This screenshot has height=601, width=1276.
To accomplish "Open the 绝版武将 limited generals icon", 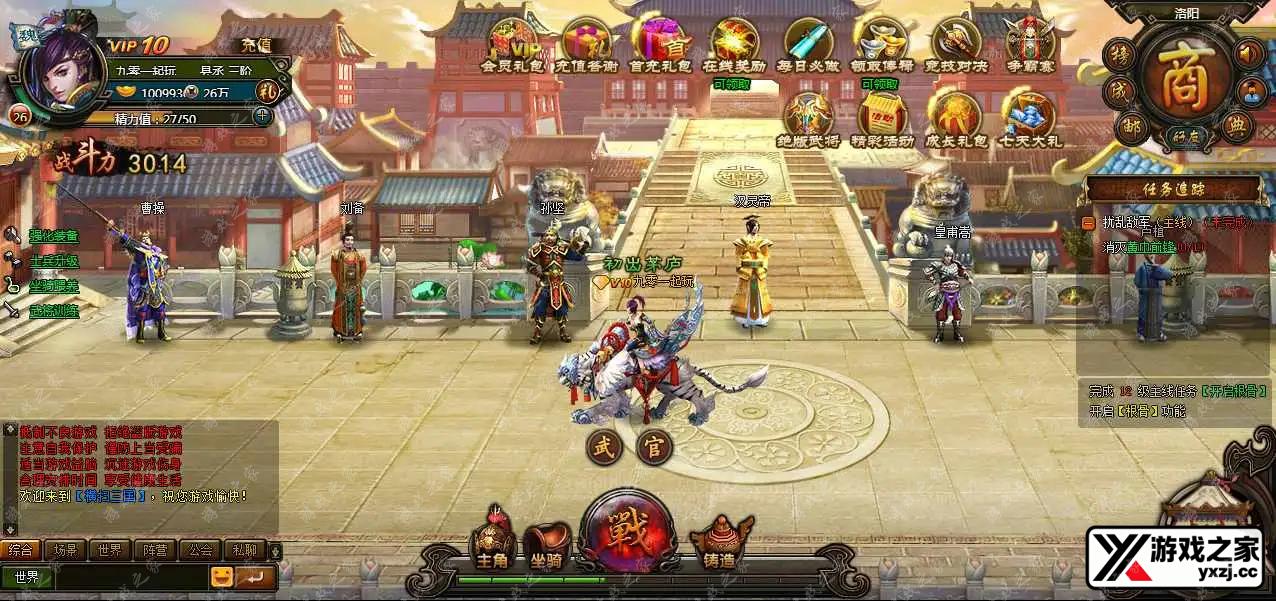I will click(808, 118).
